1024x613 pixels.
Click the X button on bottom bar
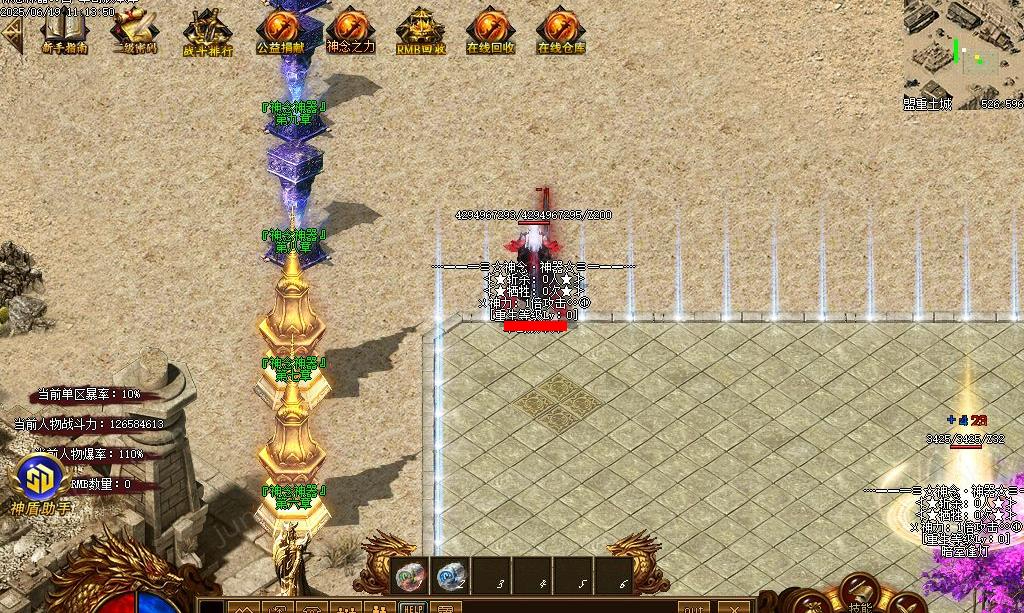[x=734, y=607]
